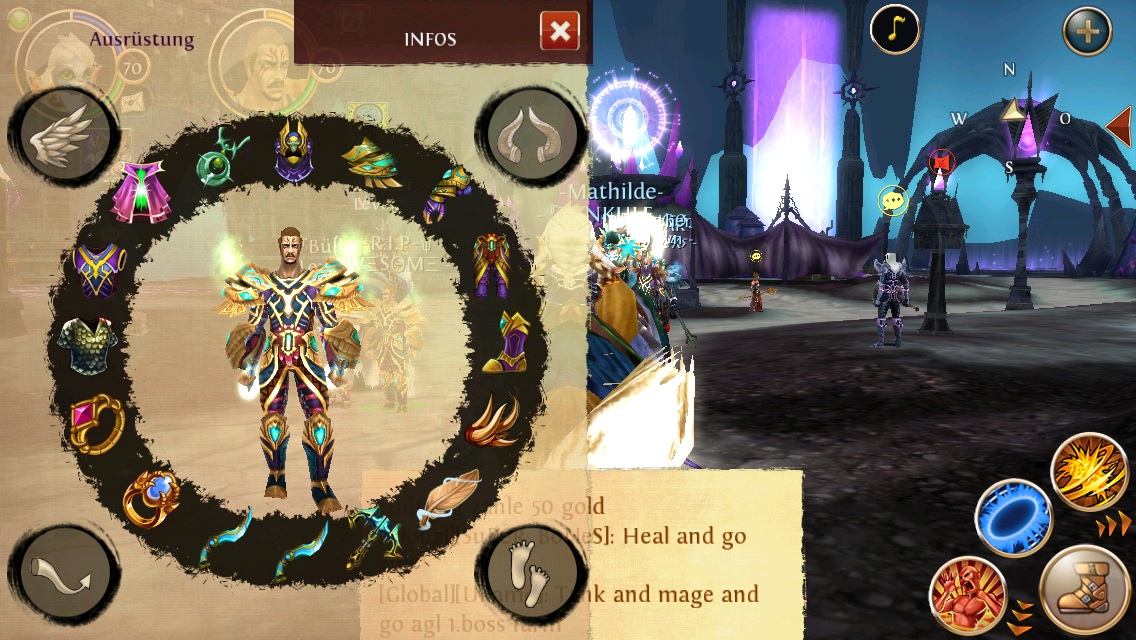Activate the fire burst skill
This screenshot has height=640, width=1136.
[x=1090, y=472]
